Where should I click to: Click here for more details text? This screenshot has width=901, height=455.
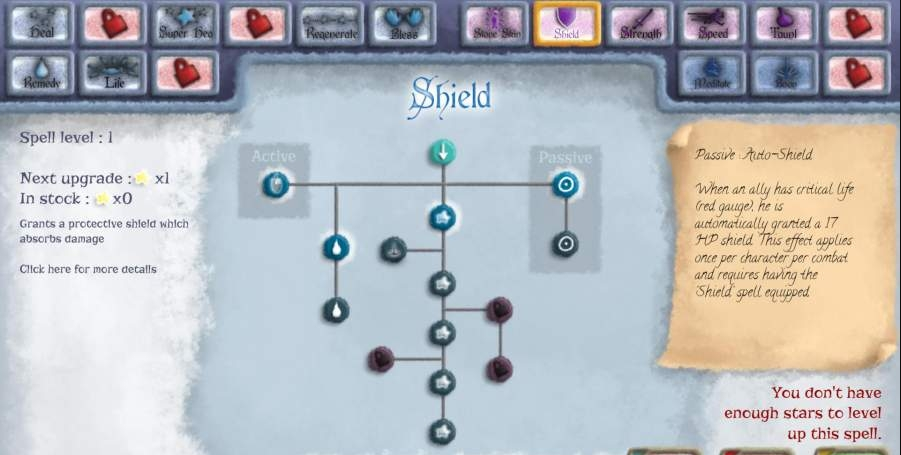tap(88, 269)
